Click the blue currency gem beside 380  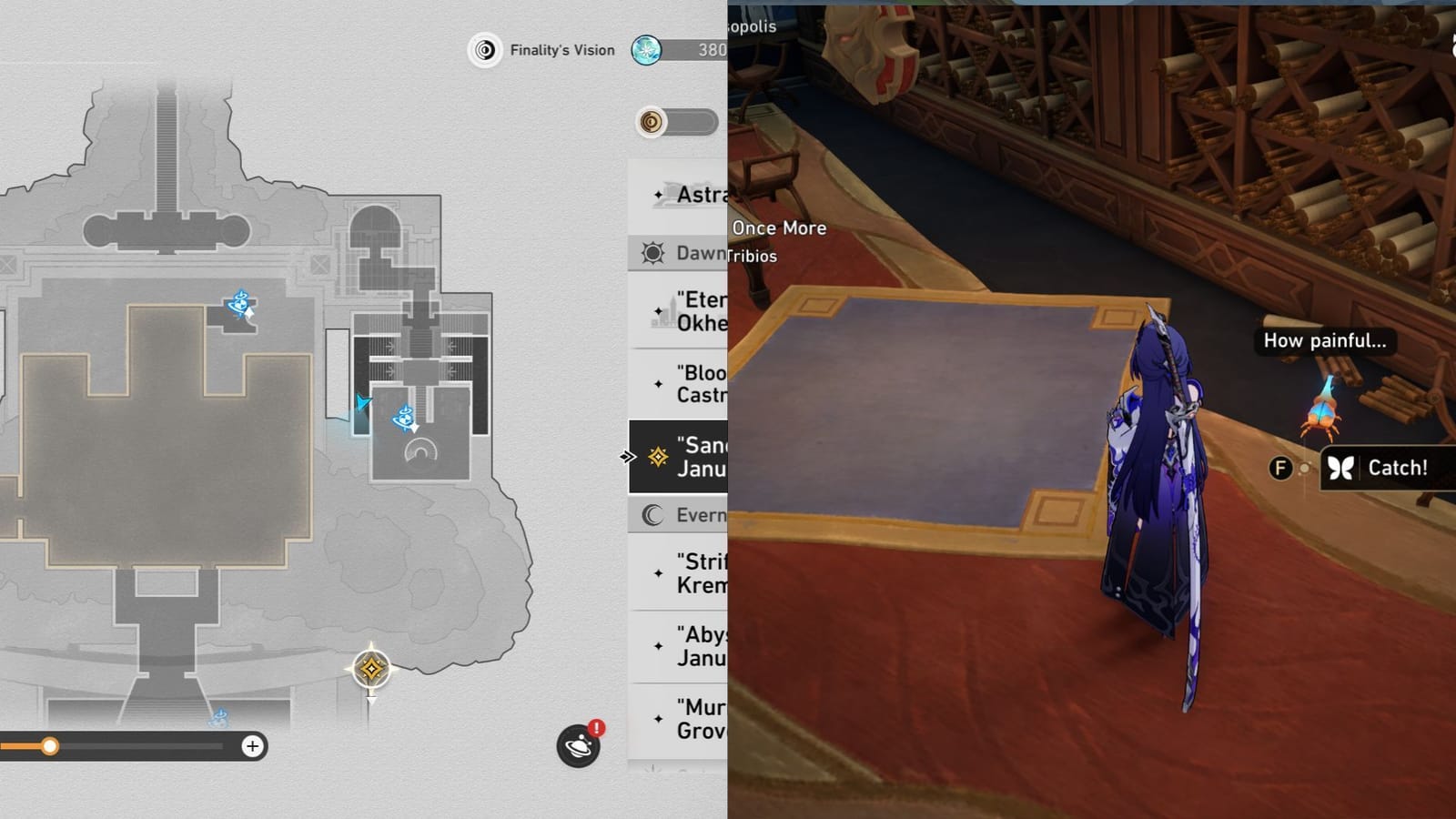coord(648,50)
